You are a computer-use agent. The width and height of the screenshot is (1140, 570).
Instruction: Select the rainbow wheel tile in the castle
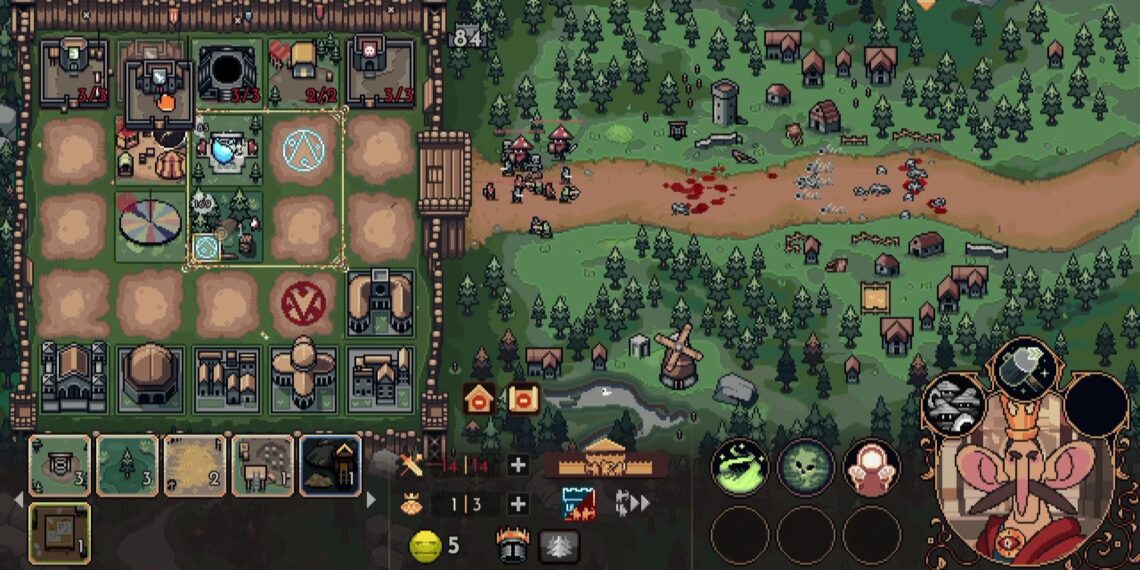click(151, 225)
